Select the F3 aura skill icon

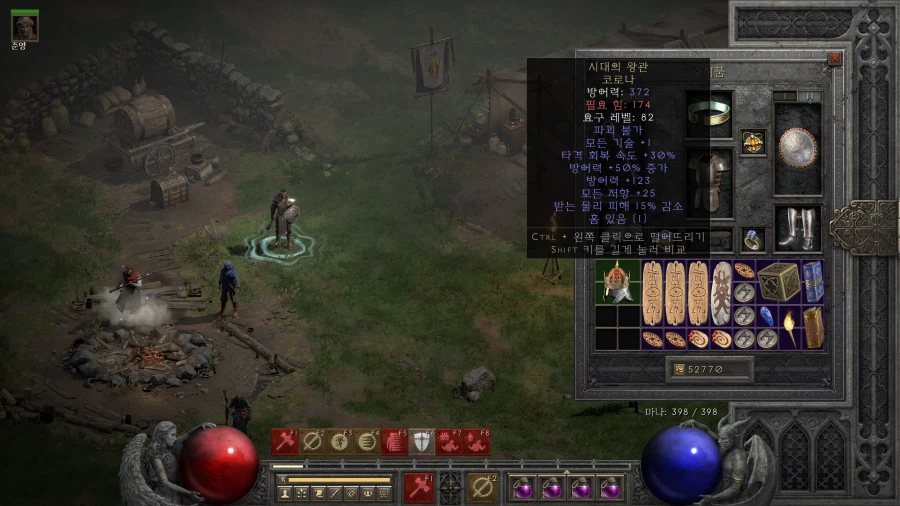tap(340, 441)
